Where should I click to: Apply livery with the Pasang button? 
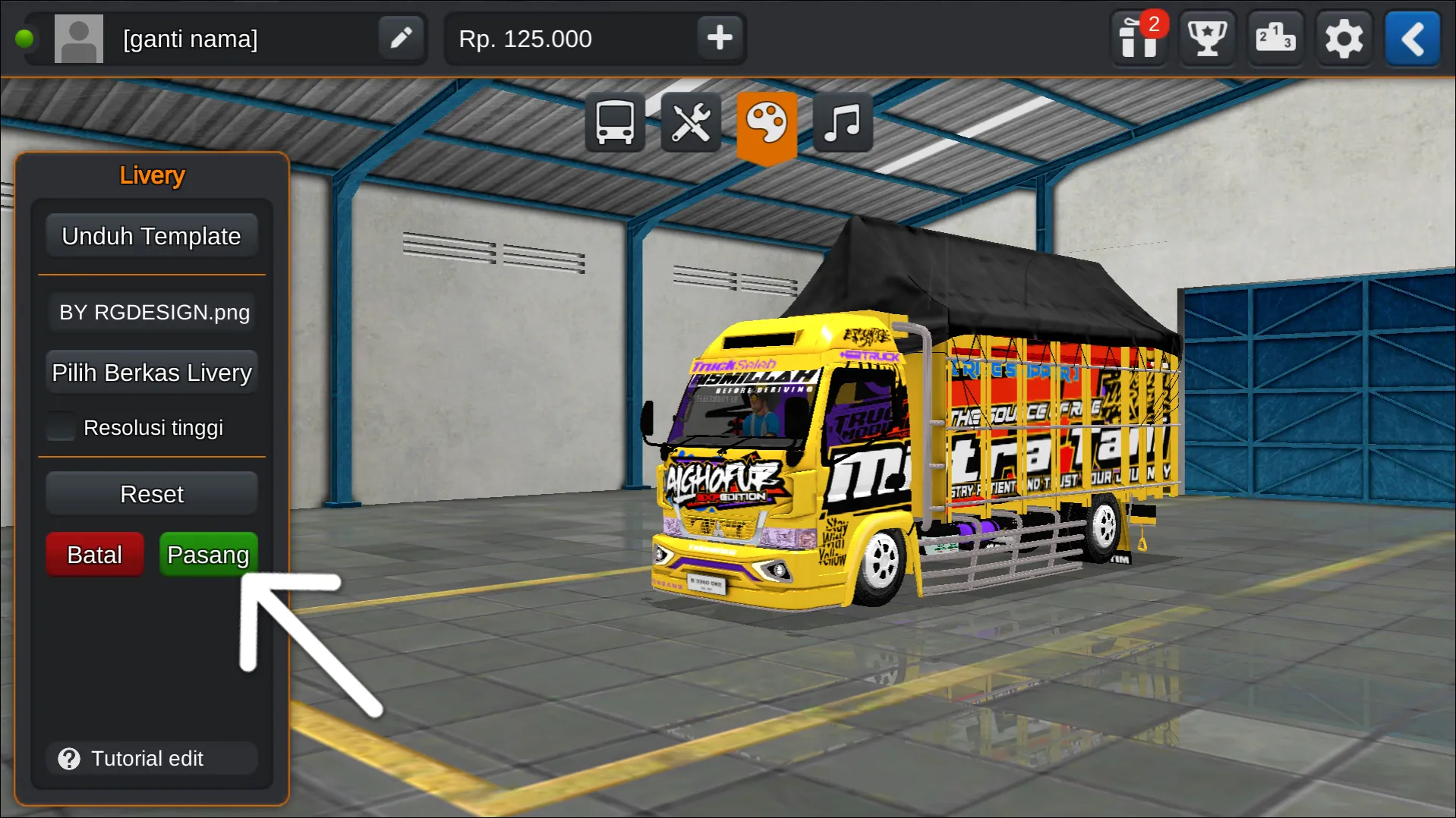[x=208, y=554]
